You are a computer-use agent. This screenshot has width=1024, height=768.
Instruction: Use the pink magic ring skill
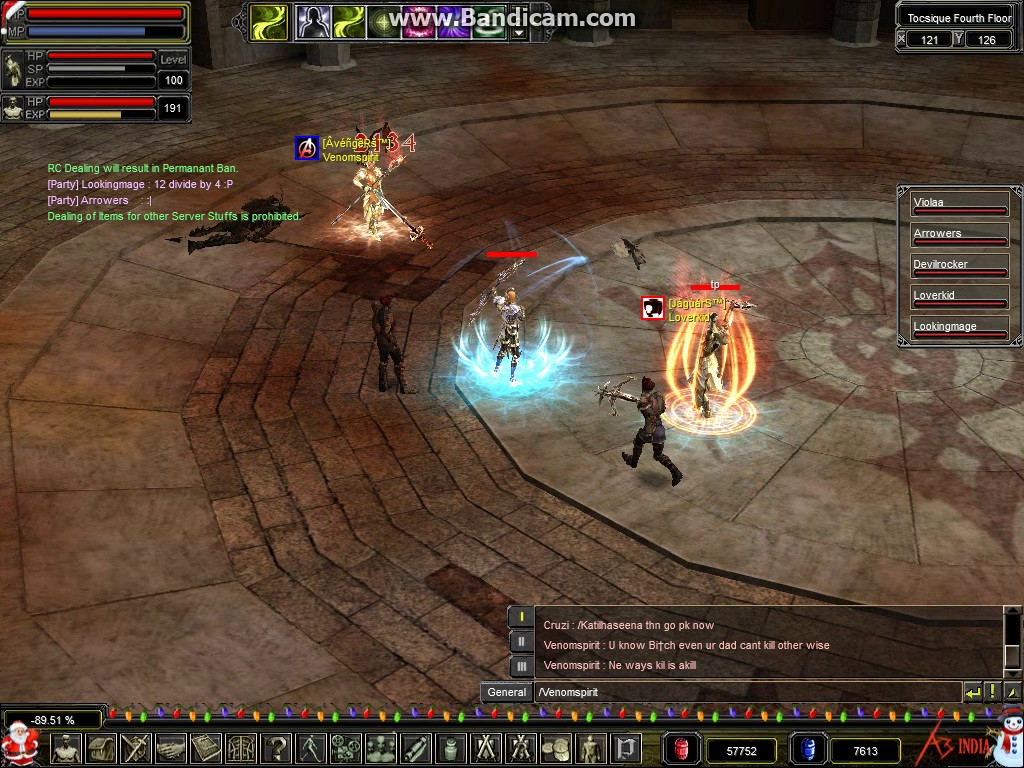419,22
